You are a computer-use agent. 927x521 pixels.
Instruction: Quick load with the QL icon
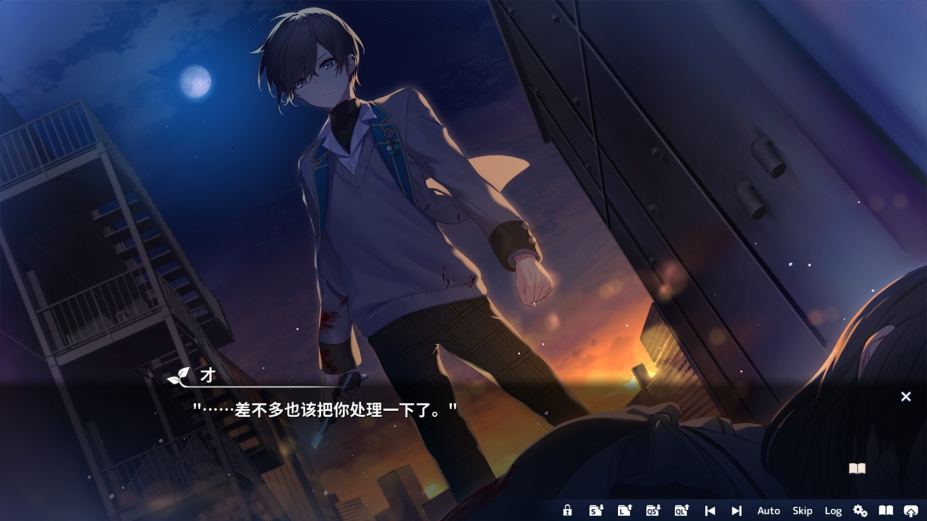pos(681,511)
